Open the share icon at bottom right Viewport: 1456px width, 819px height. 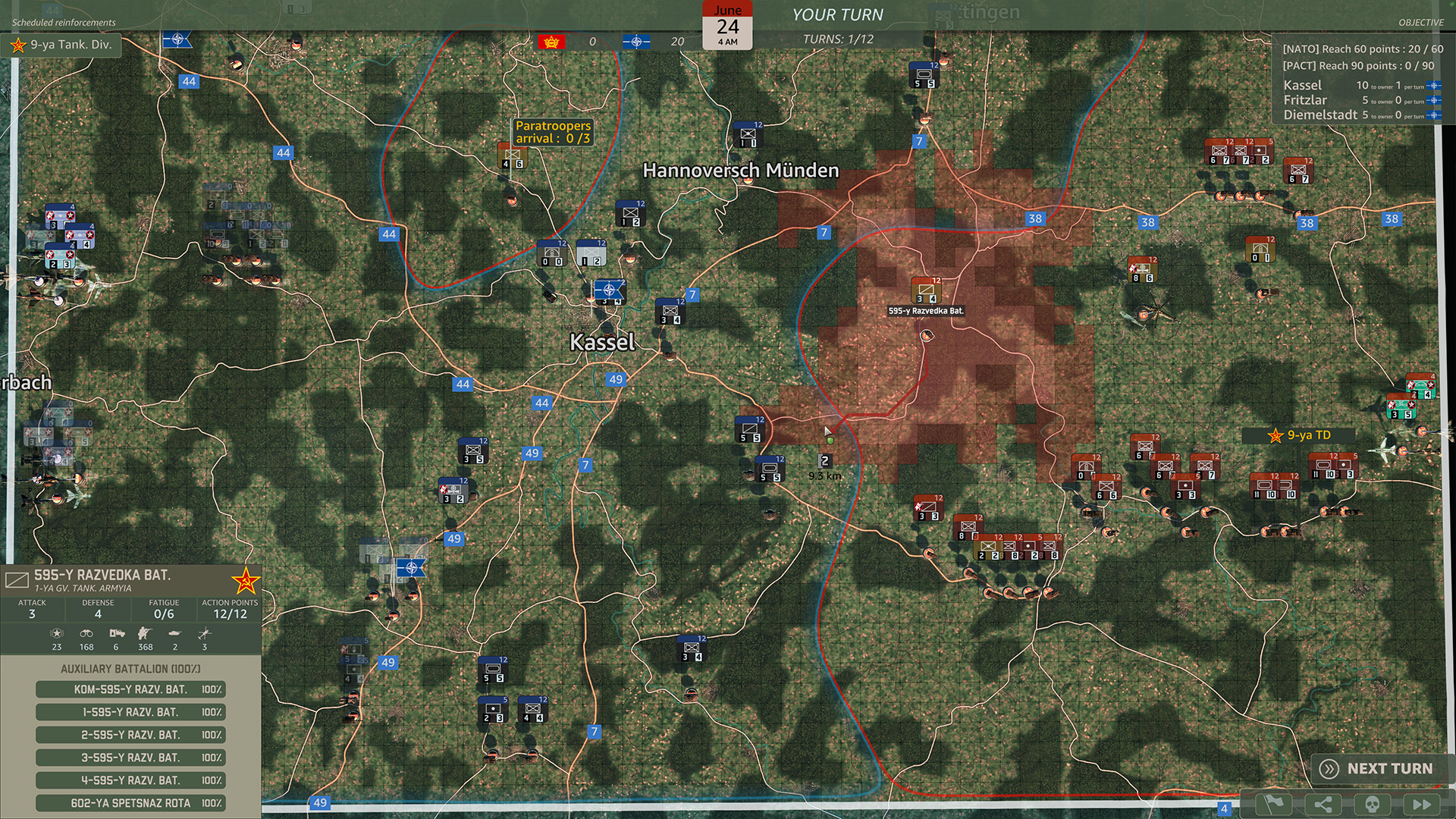point(1323,805)
